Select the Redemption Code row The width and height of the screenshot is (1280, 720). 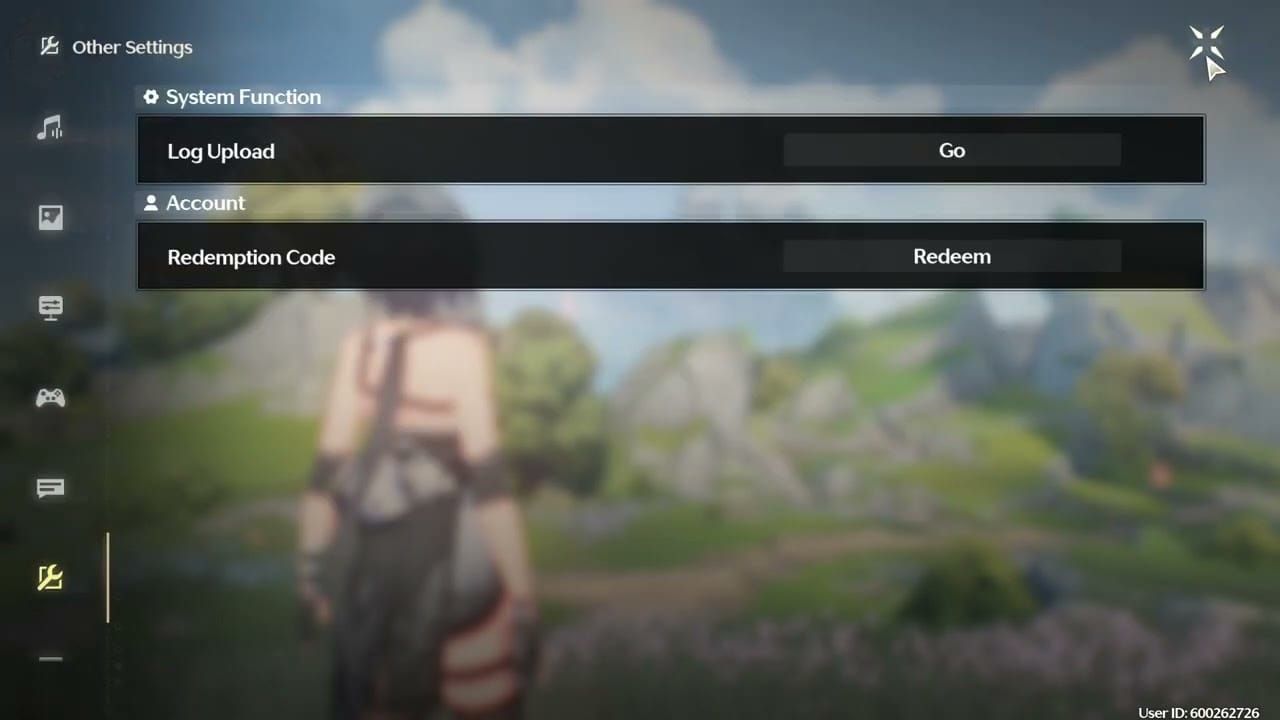click(670, 256)
